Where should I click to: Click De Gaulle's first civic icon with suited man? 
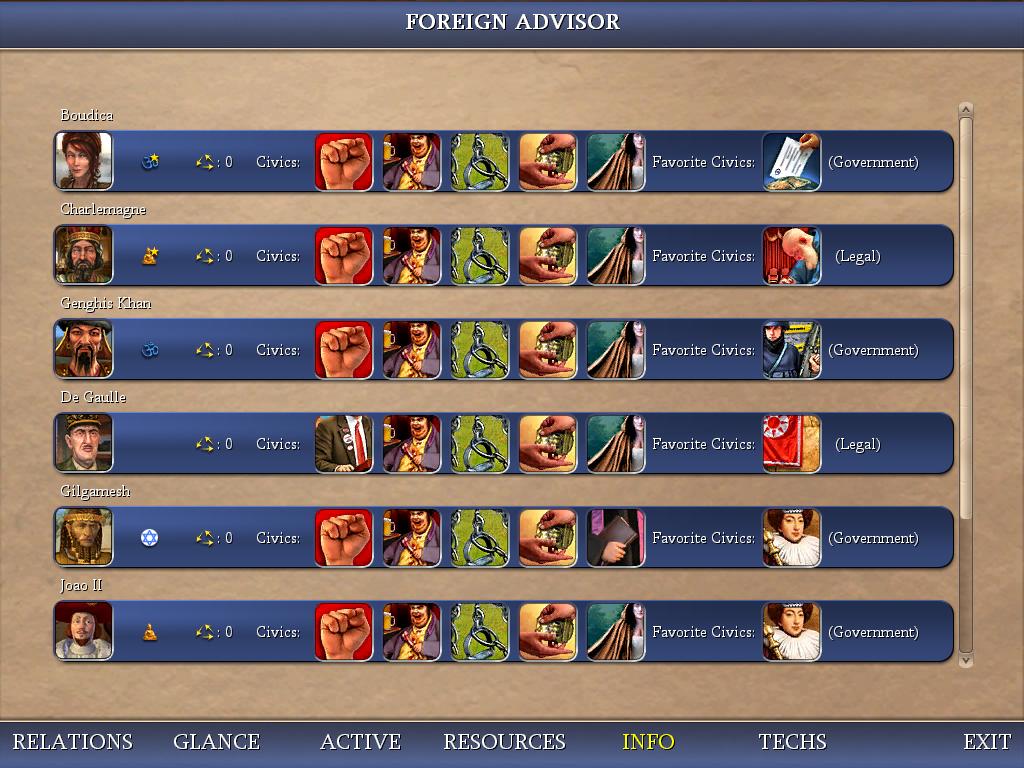pyautogui.click(x=343, y=443)
